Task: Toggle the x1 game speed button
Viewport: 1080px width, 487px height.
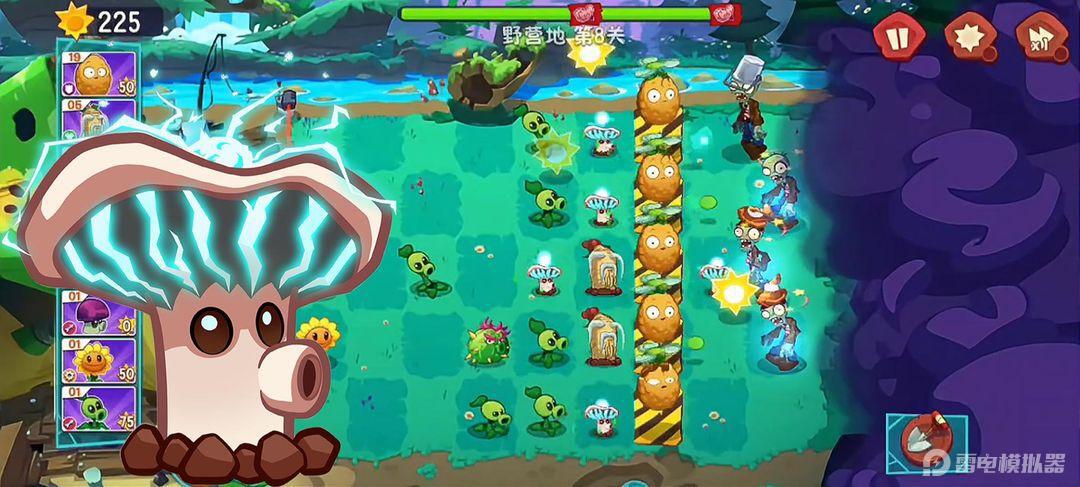Action: pyautogui.click(x=1040, y=38)
